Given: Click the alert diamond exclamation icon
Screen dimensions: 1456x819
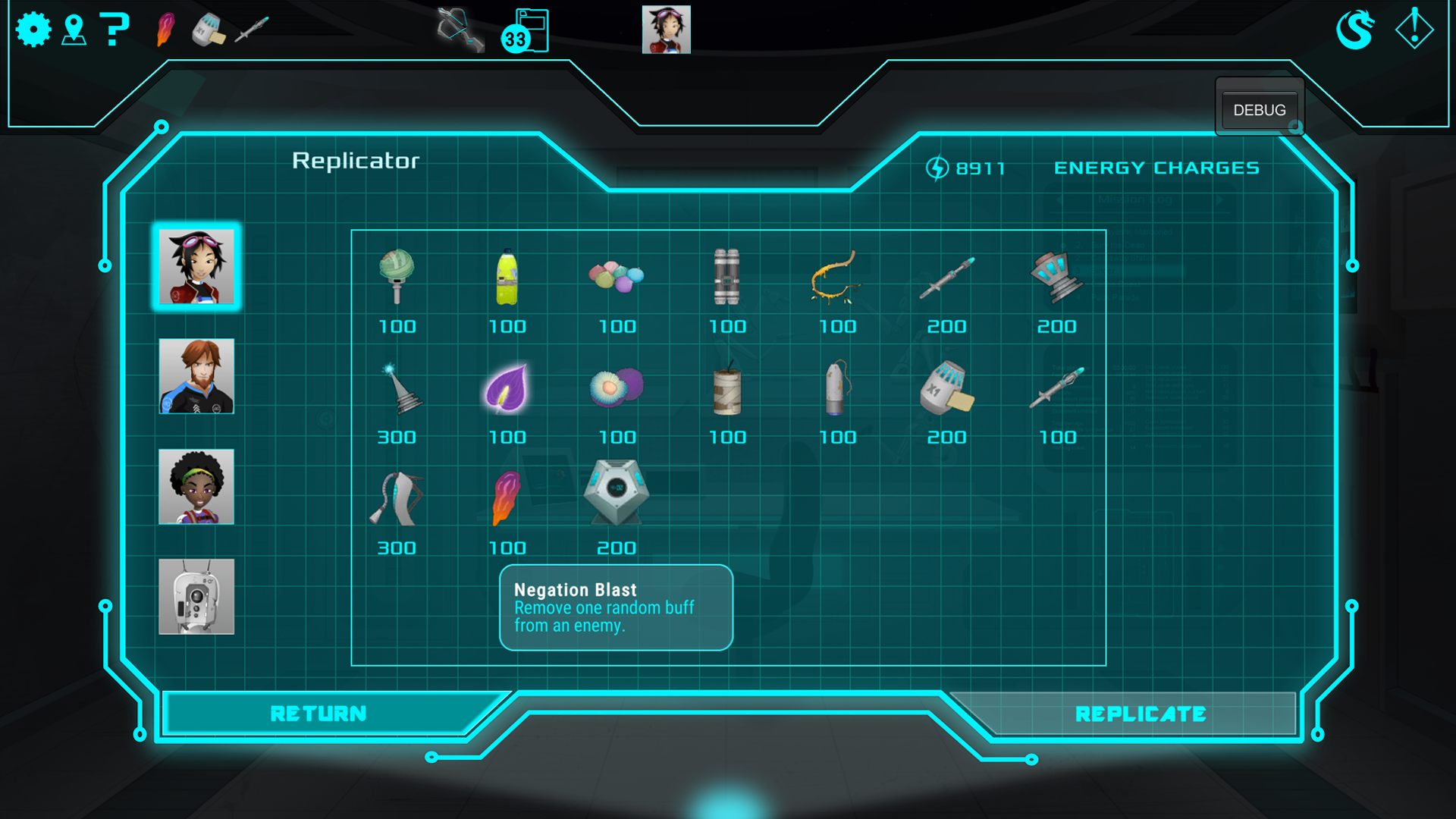Looking at the screenshot, I should pos(1414,29).
